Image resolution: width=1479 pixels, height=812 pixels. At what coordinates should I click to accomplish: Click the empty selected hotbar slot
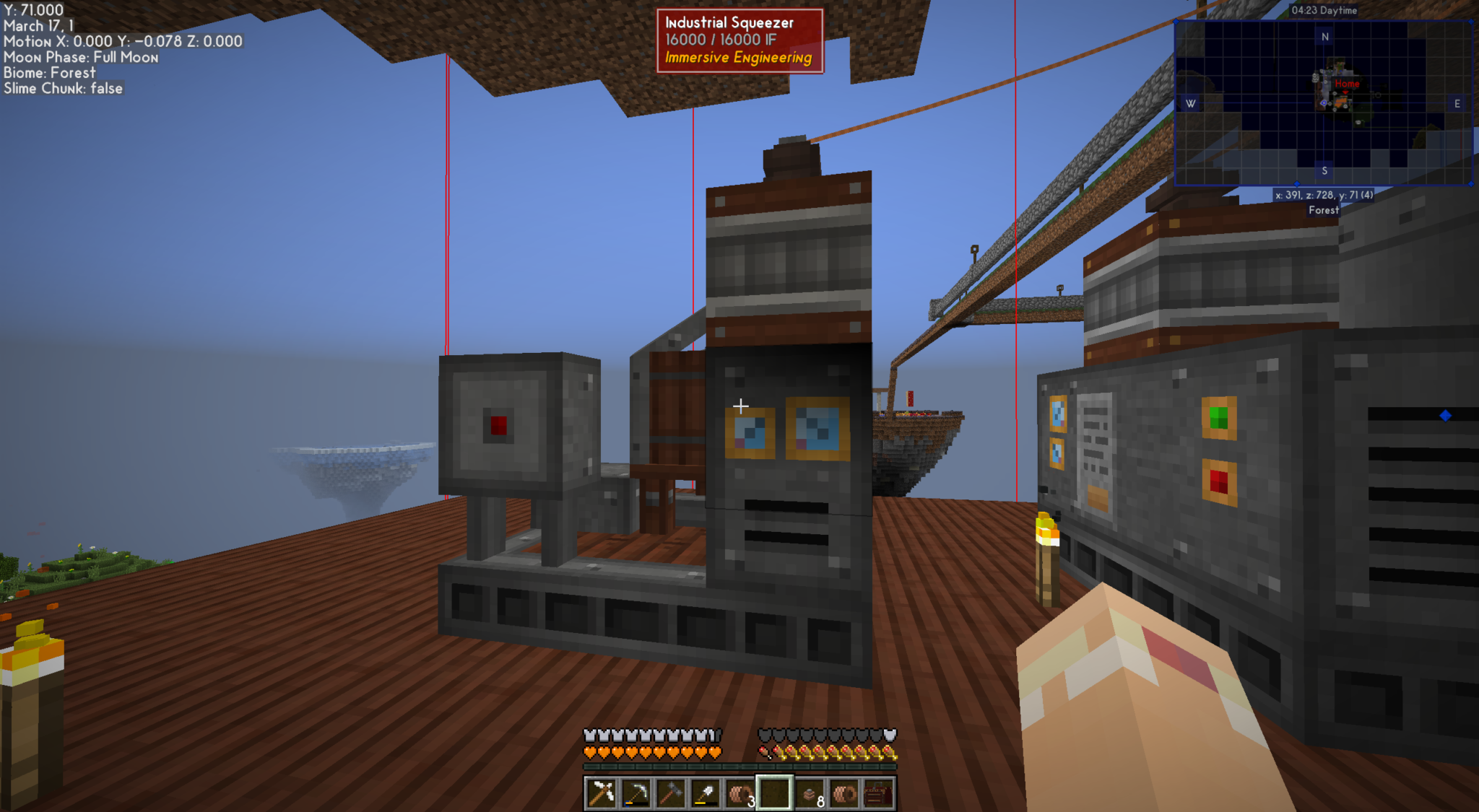click(x=774, y=792)
